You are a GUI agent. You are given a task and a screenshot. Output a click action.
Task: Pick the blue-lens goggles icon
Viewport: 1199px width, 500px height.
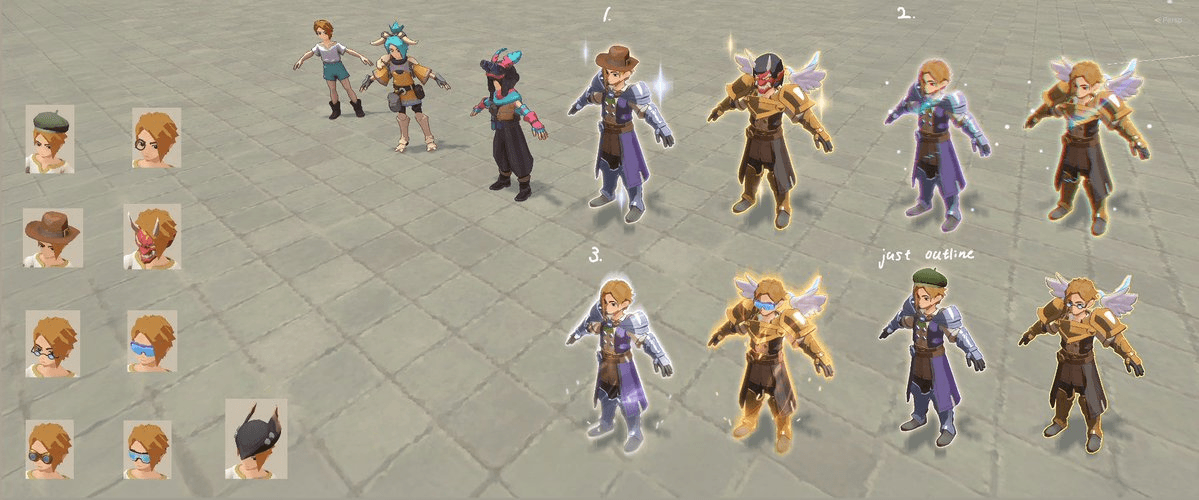pyautogui.click(x=147, y=449)
